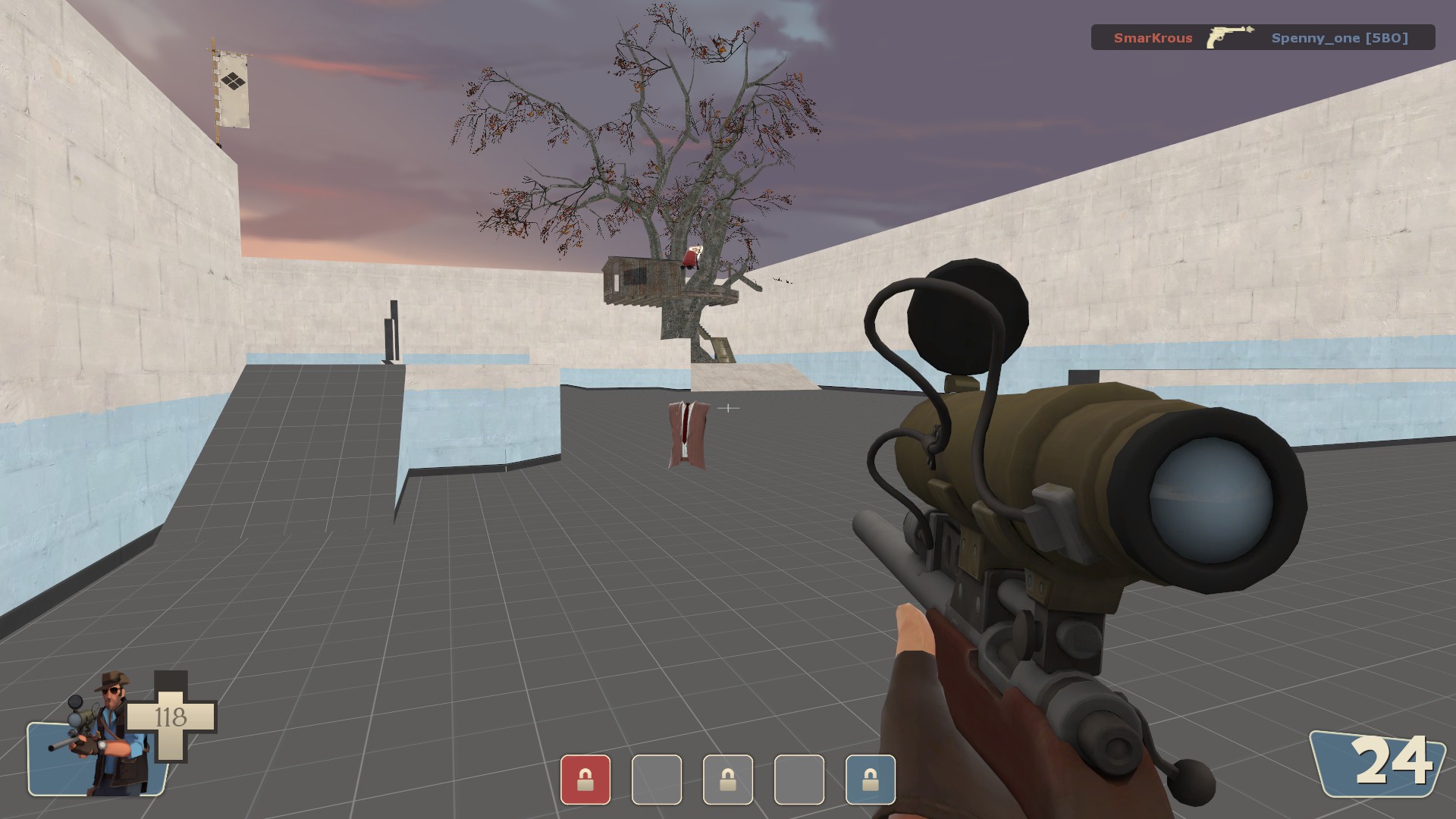Click the SmarKrous kill feed entry
The image size is (1456, 819).
pyautogui.click(x=1153, y=38)
